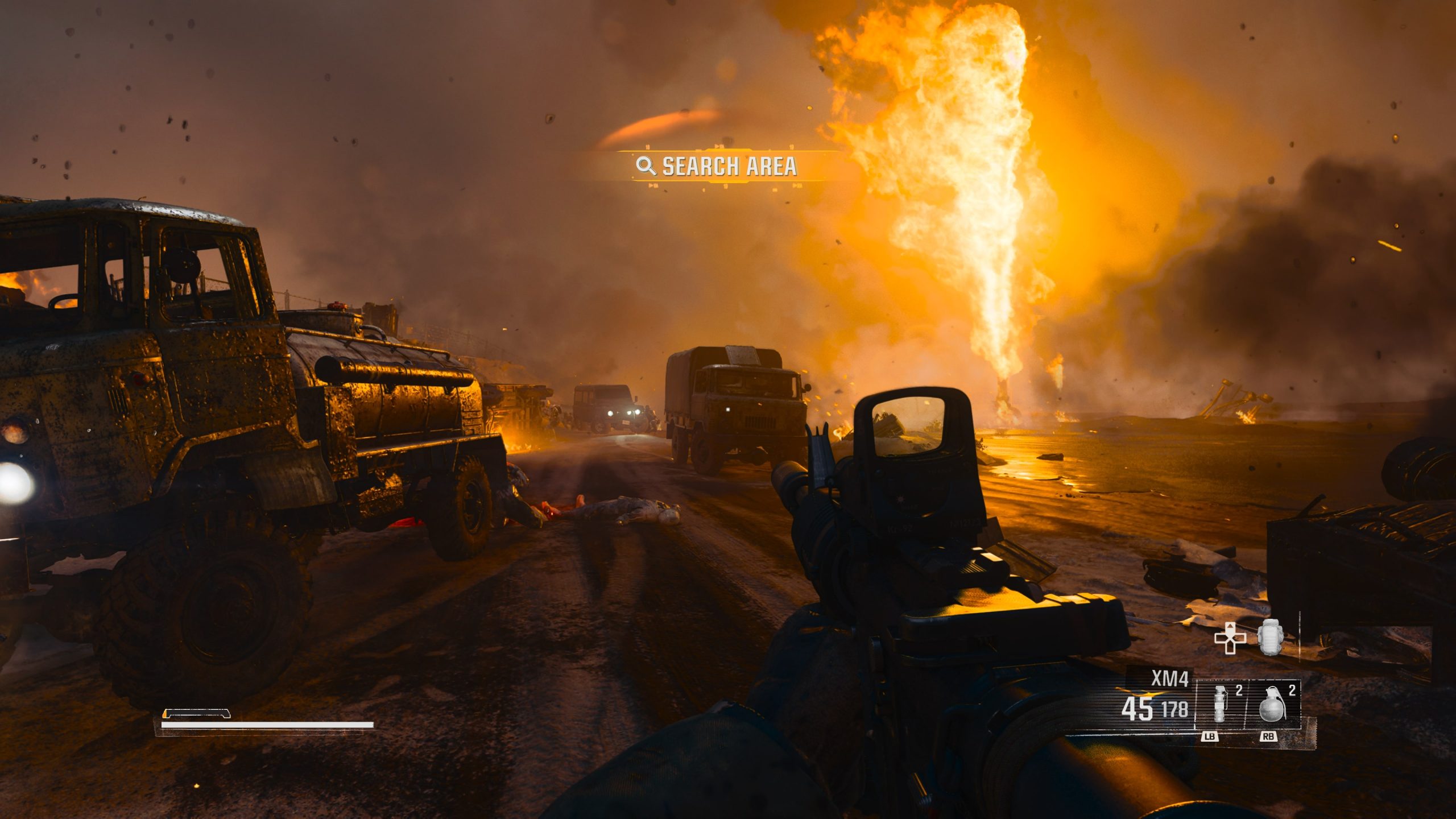Viewport: 1456px width, 819px height.
Task: Click the XM4 weapon name label
Action: pos(1169,679)
